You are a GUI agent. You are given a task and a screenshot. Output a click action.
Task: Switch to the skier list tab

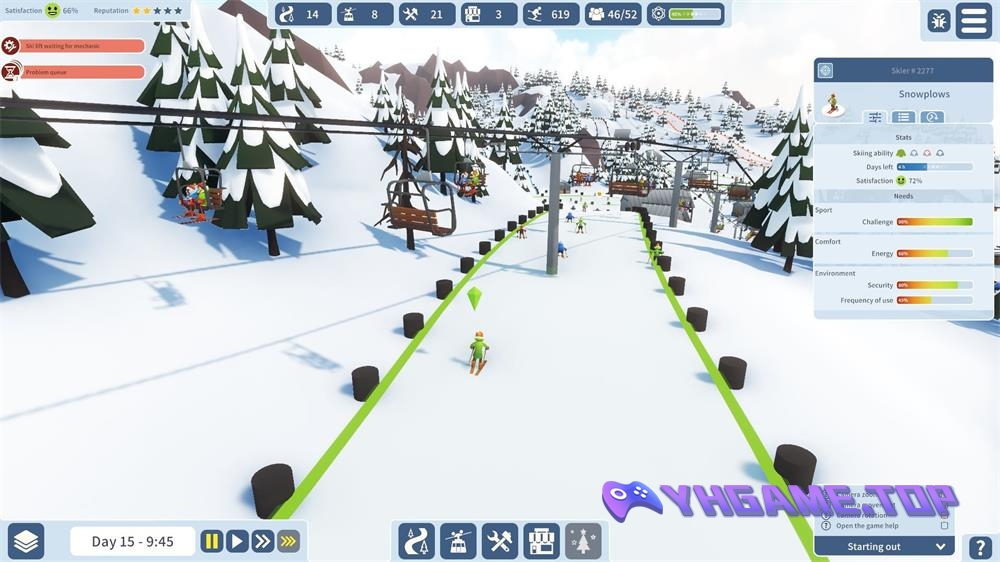[903, 117]
